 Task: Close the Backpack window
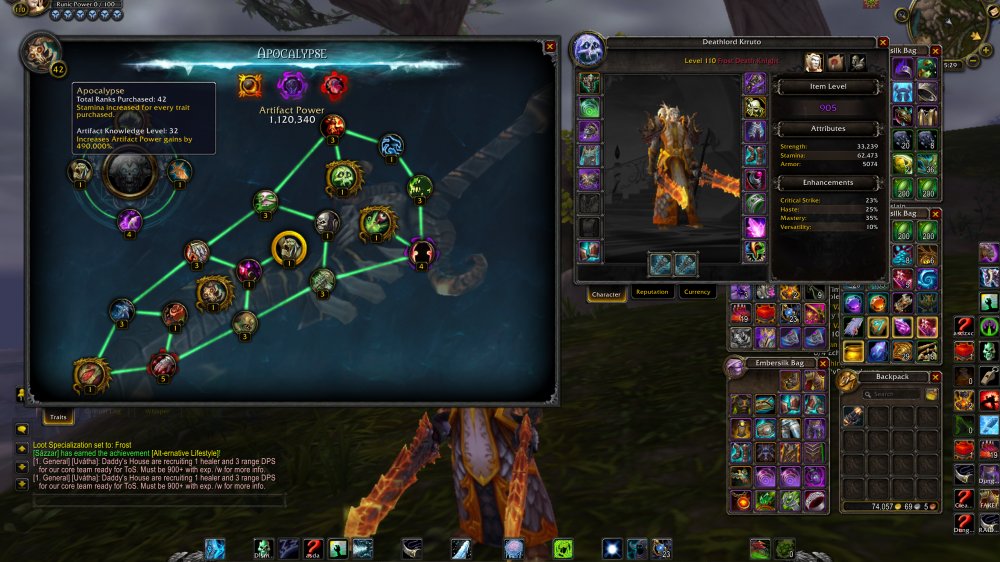coord(935,377)
